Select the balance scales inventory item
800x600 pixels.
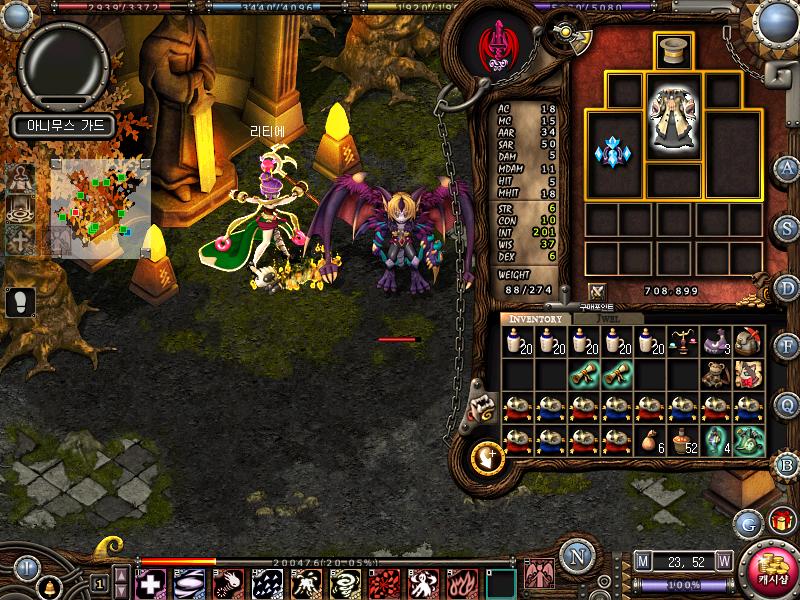[682, 341]
